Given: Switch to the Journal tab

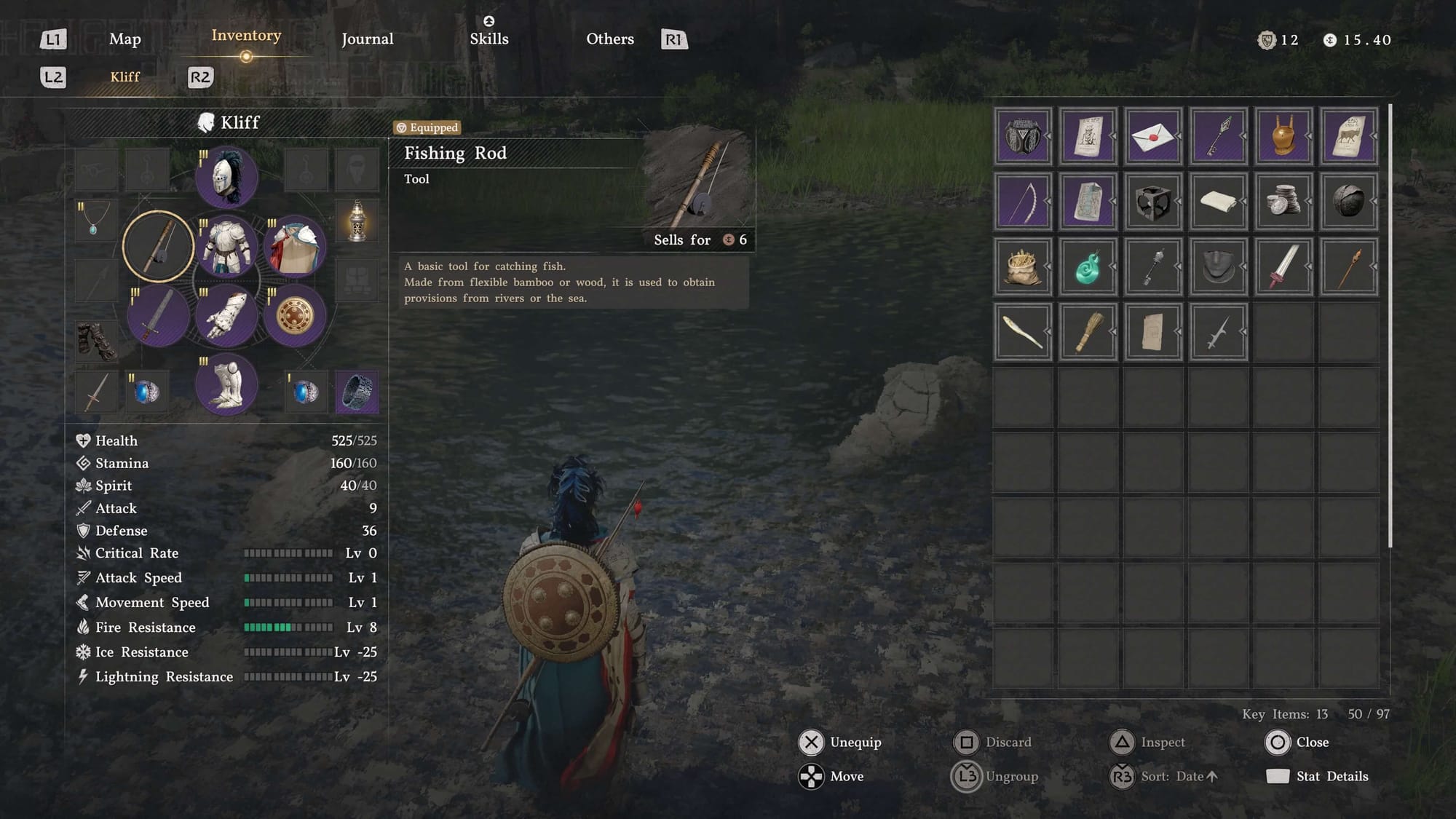Looking at the screenshot, I should pos(367,39).
